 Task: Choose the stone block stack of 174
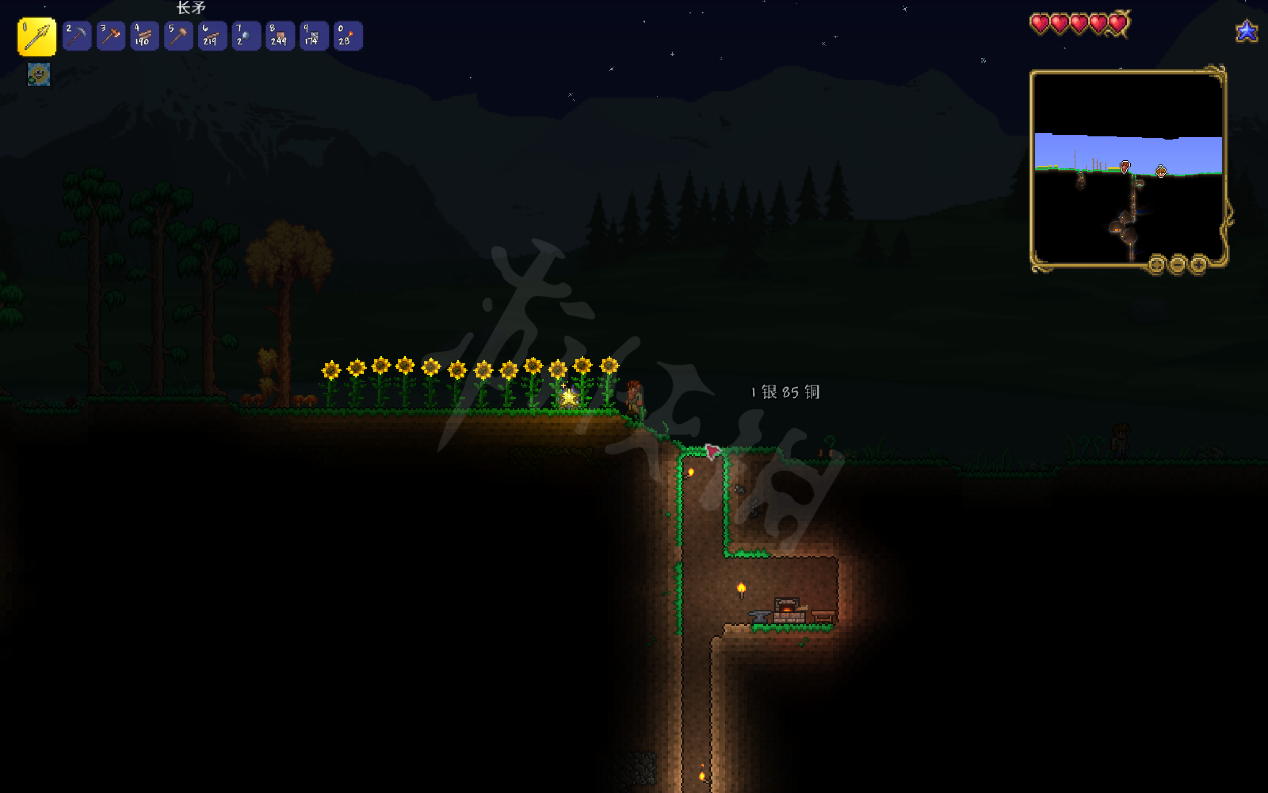click(315, 37)
